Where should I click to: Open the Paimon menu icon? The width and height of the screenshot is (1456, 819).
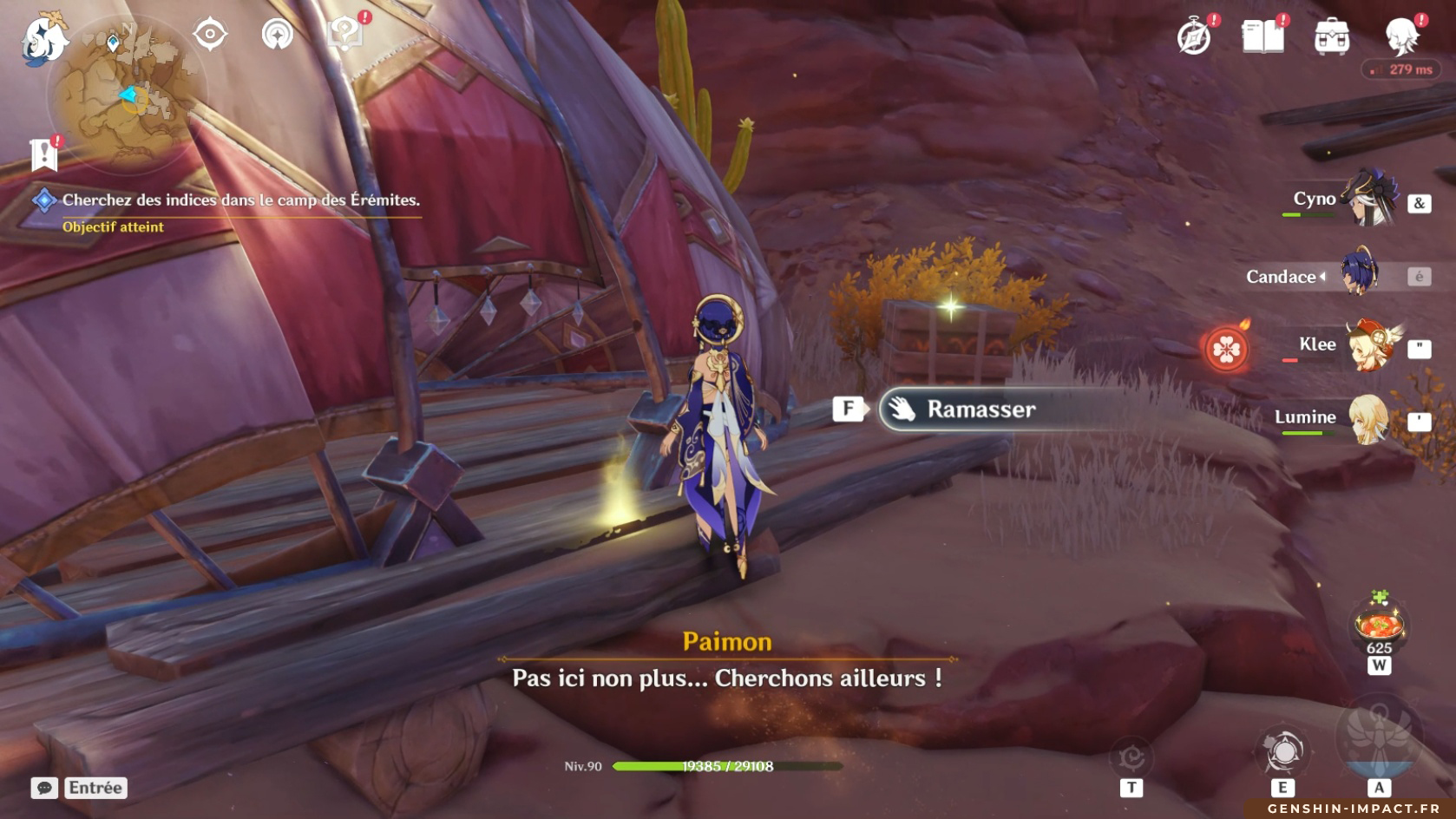pyautogui.click(x=43, y=39)
